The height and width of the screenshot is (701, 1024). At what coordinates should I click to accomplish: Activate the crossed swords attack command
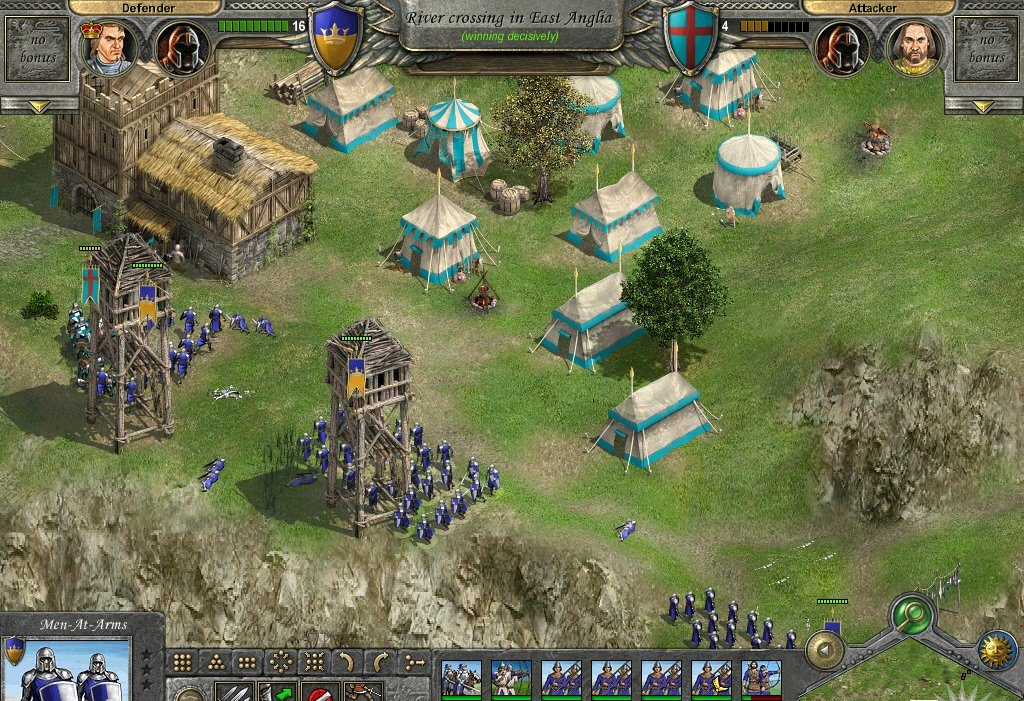pos(229,692)
